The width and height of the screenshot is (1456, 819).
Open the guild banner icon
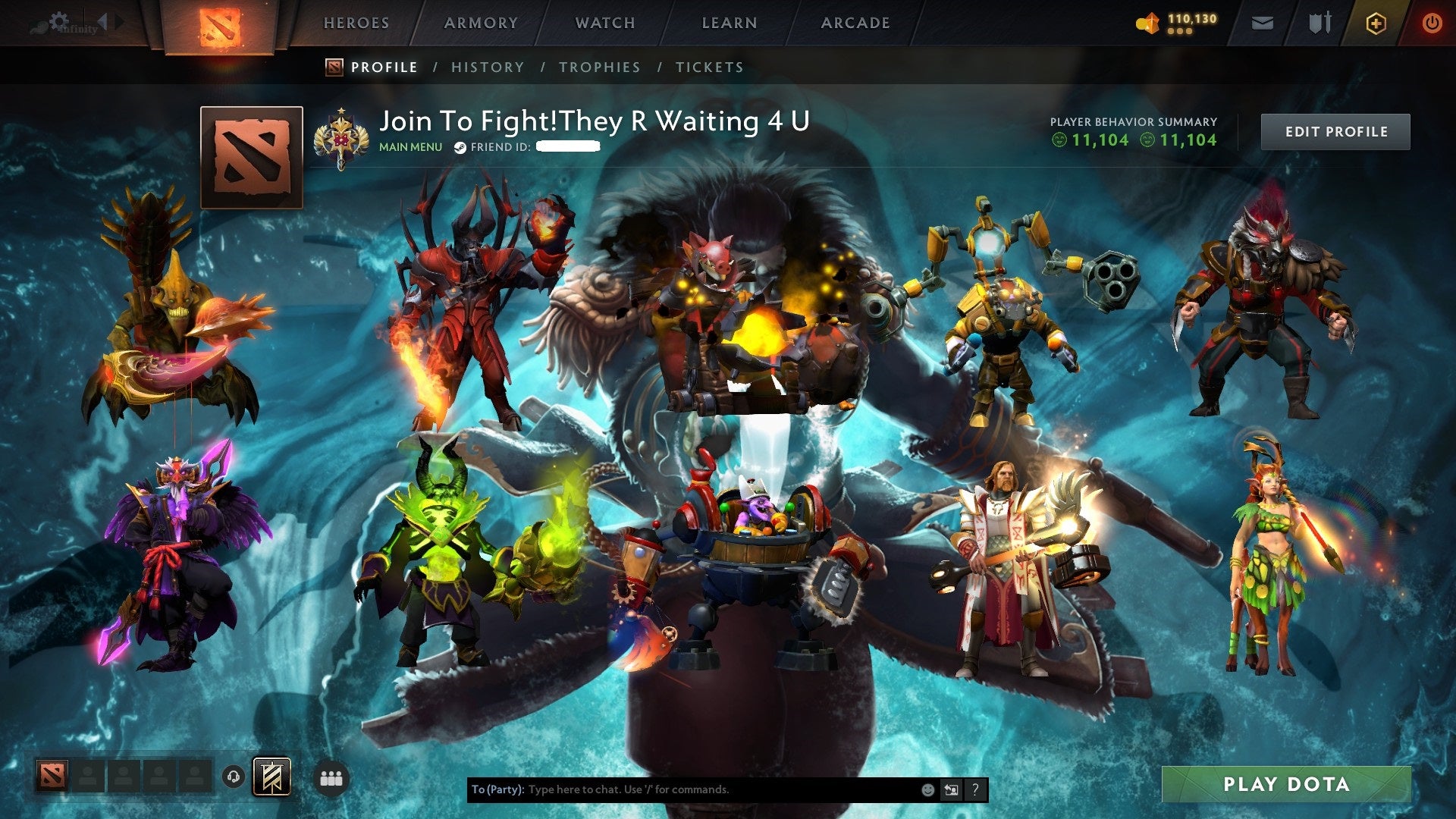[x=271, y=776]
